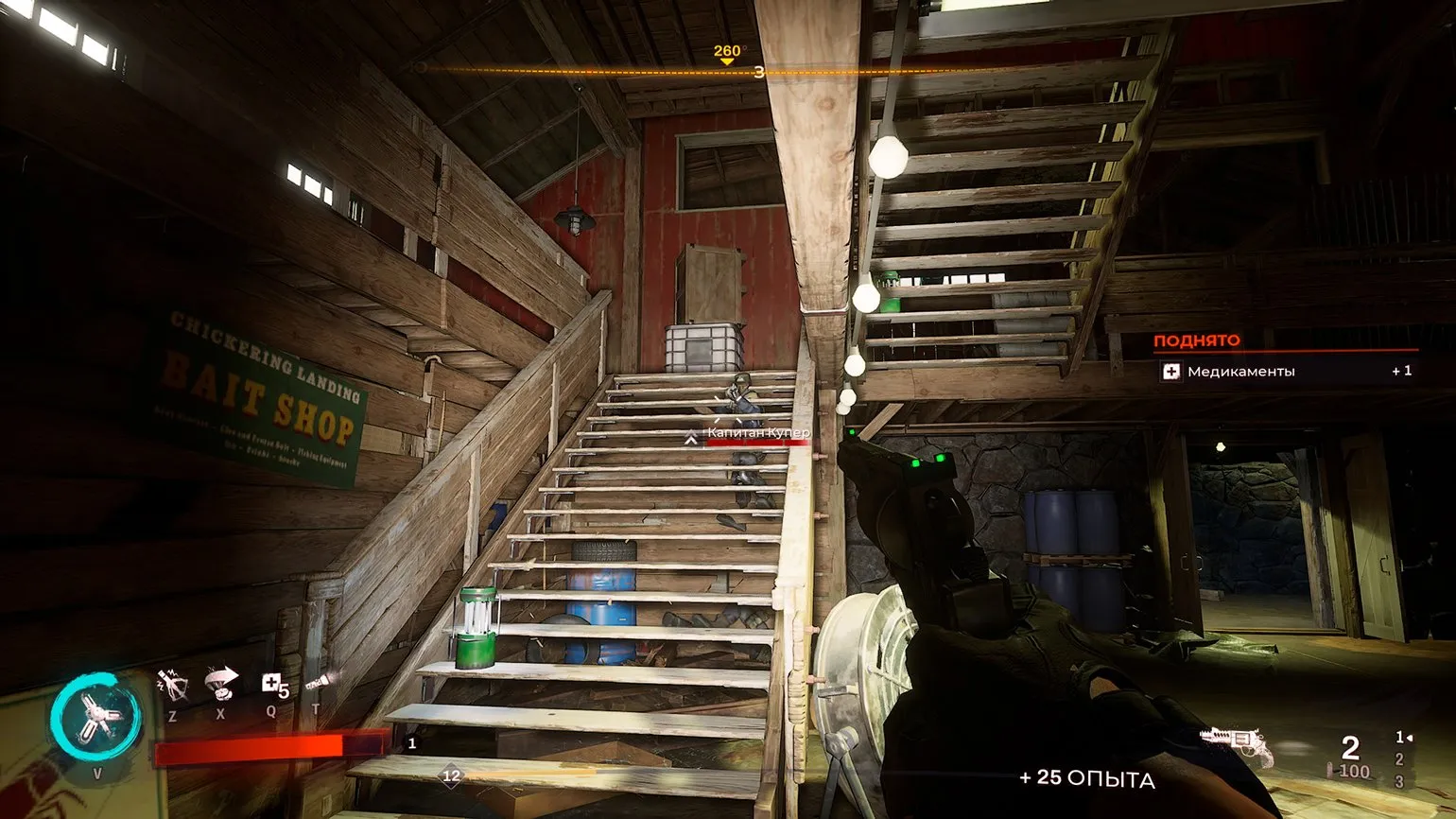Image resolution: width=1456 pixels, height=819 pixels.
Task: Select the equipped revolver weapon icon
Action: 1235,747
